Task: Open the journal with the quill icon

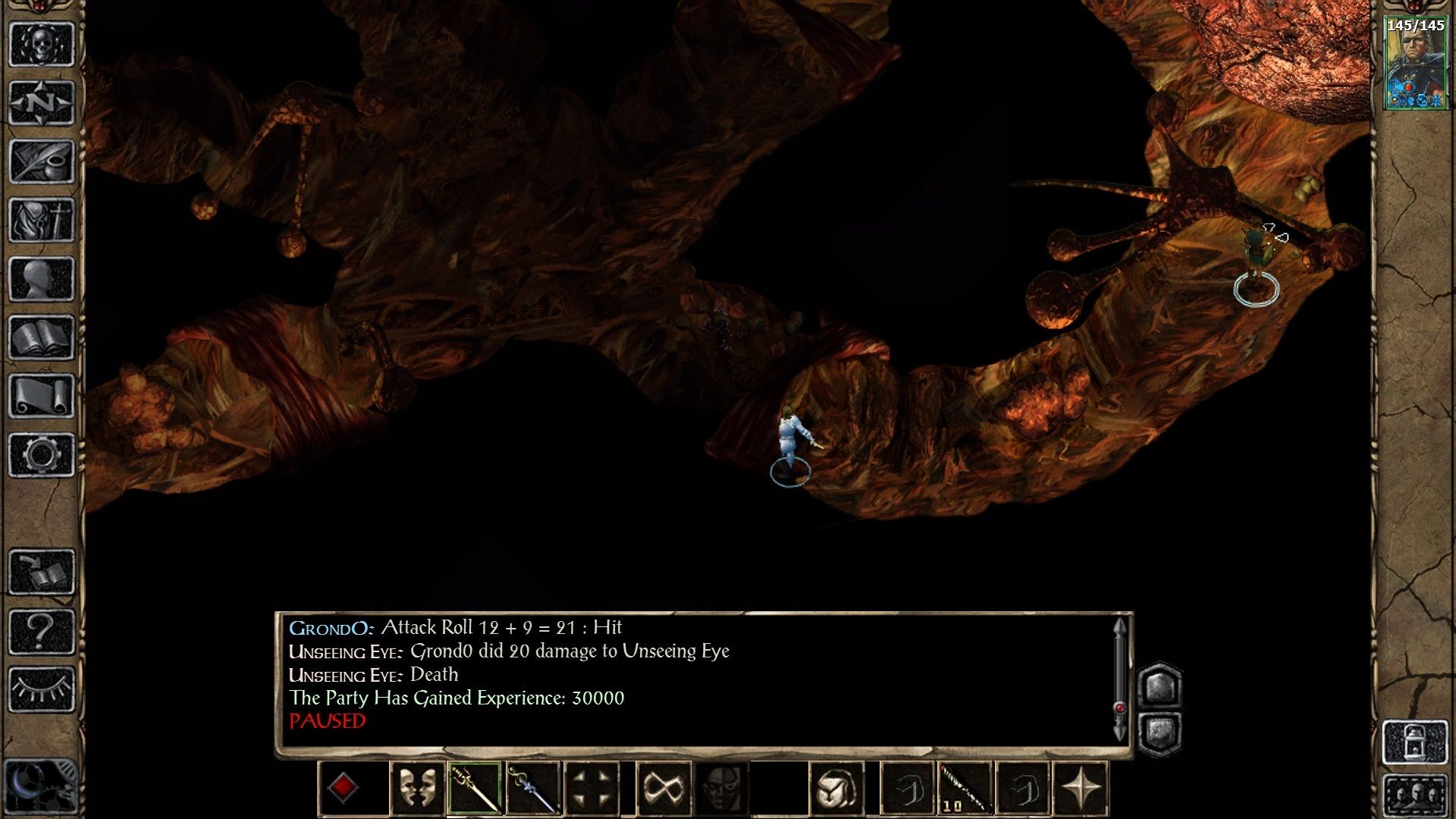Action: pos(42,161)
